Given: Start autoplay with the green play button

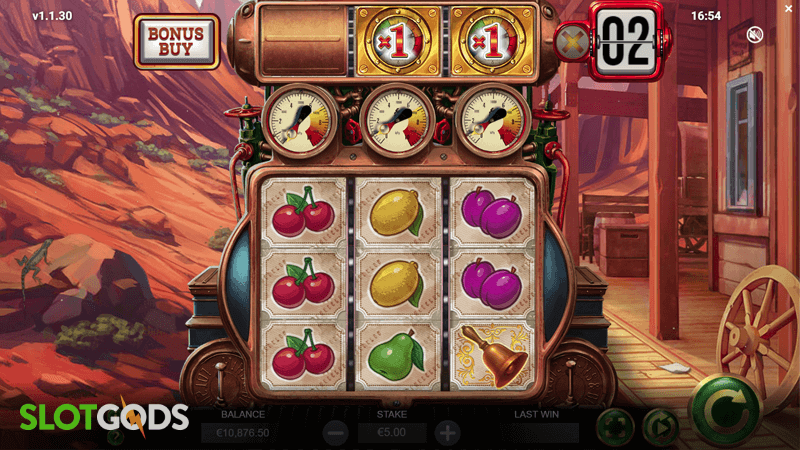Looking at the screenshot, I should pos(659,427).
